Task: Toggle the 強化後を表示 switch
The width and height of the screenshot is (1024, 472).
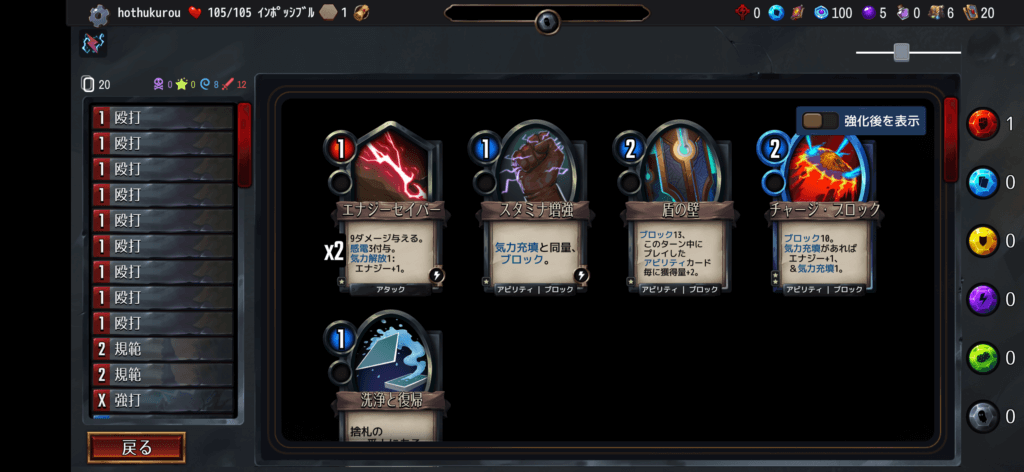Action: 821,121
